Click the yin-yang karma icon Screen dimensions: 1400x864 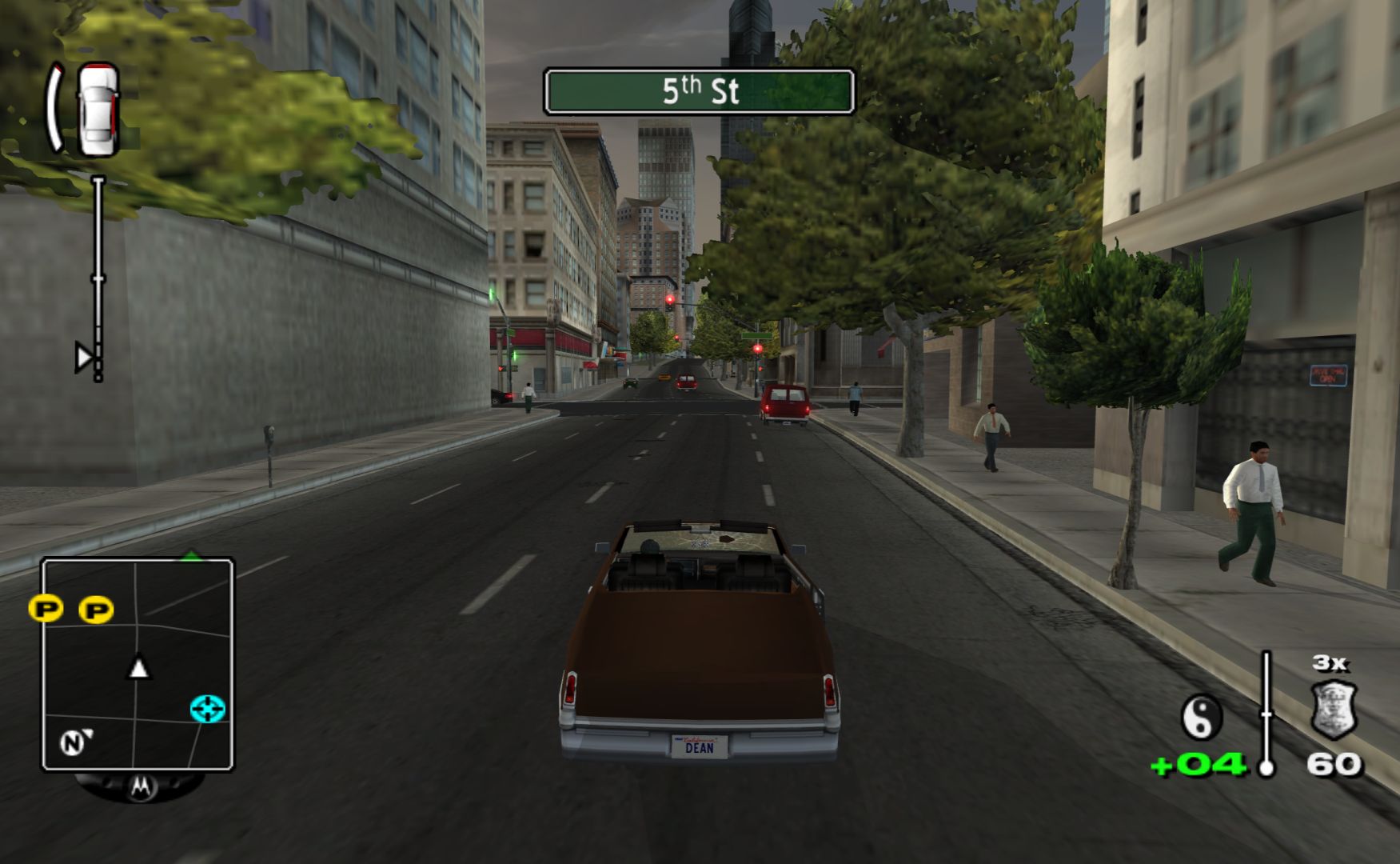(x=1202, y=717)
